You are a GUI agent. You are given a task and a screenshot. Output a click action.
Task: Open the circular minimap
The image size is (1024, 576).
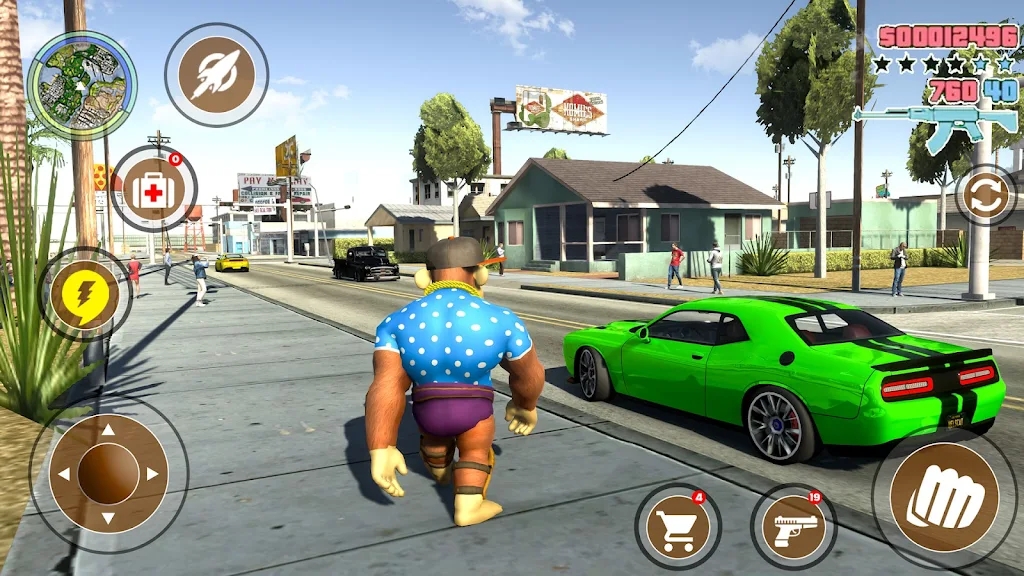82,85
